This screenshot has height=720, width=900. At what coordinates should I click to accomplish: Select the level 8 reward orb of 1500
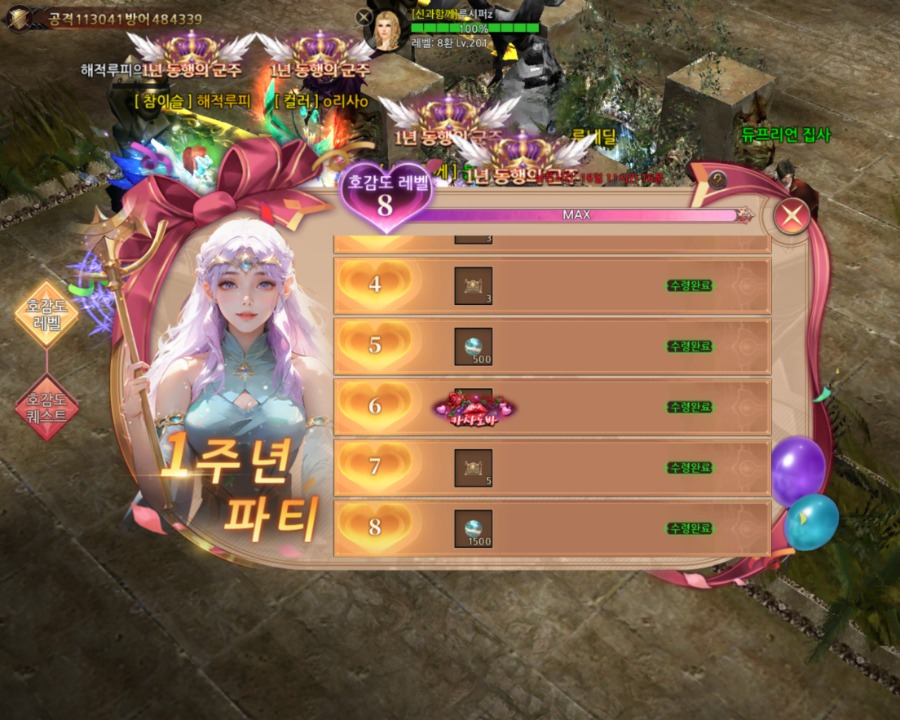(473, 527)
